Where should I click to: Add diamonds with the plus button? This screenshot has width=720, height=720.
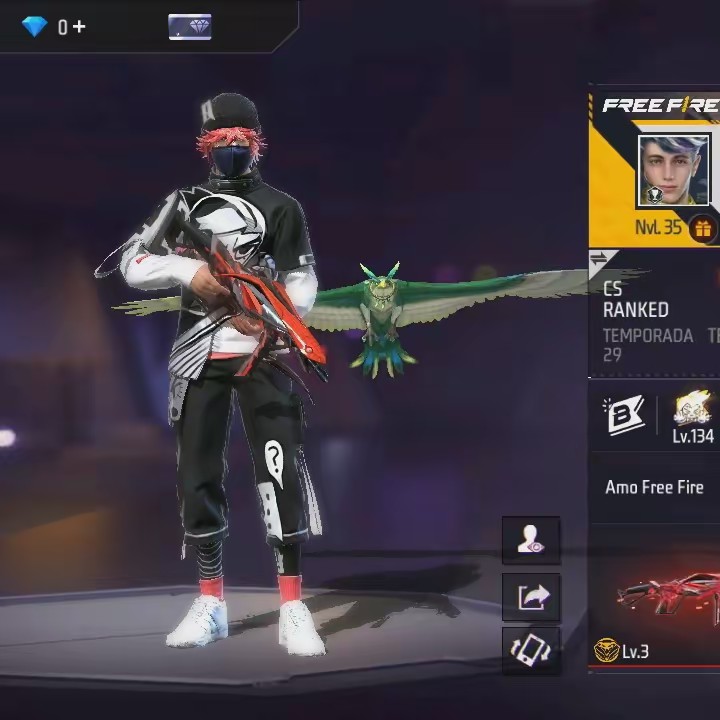[x=79, y=27]
